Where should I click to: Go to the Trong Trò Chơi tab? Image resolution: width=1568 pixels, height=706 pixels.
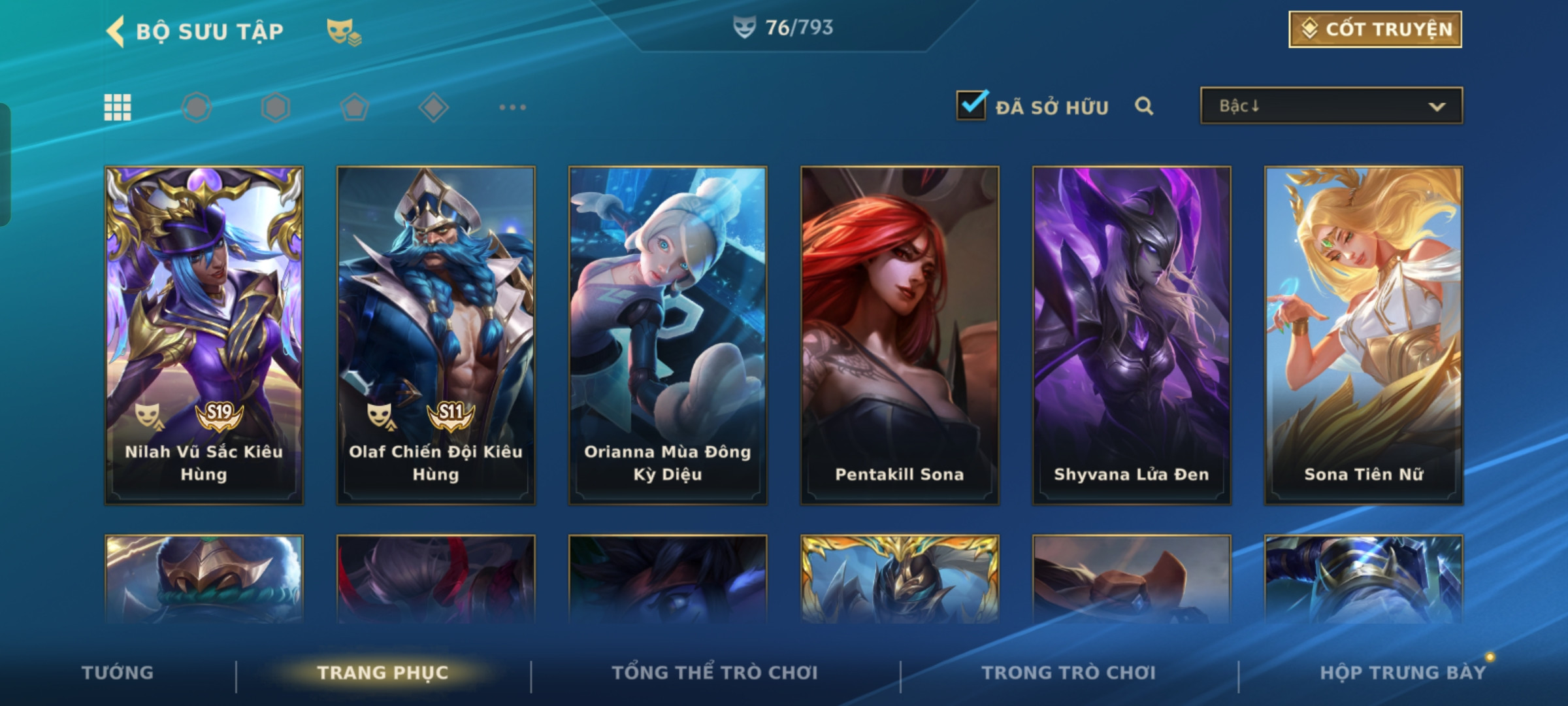point(1069,673)
